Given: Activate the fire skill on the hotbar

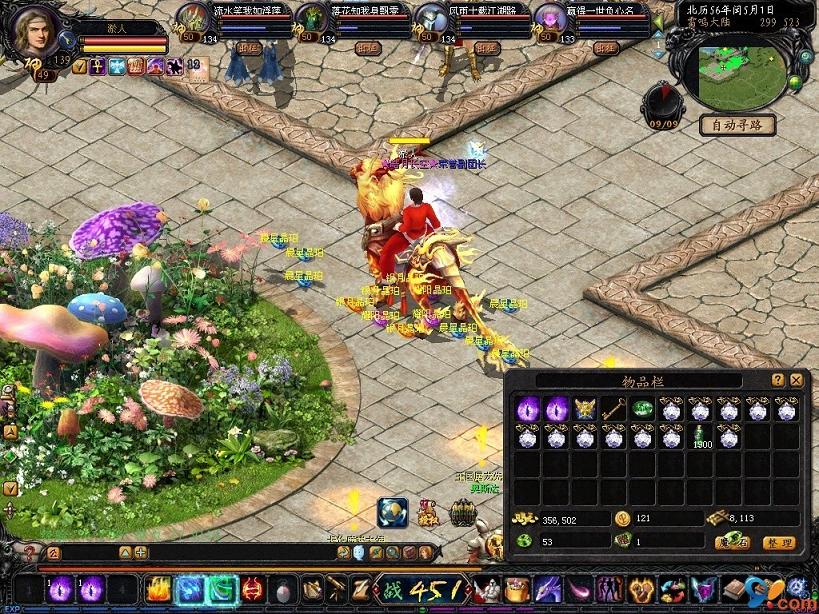Looking at the screenshot, I should pos(160,589).
